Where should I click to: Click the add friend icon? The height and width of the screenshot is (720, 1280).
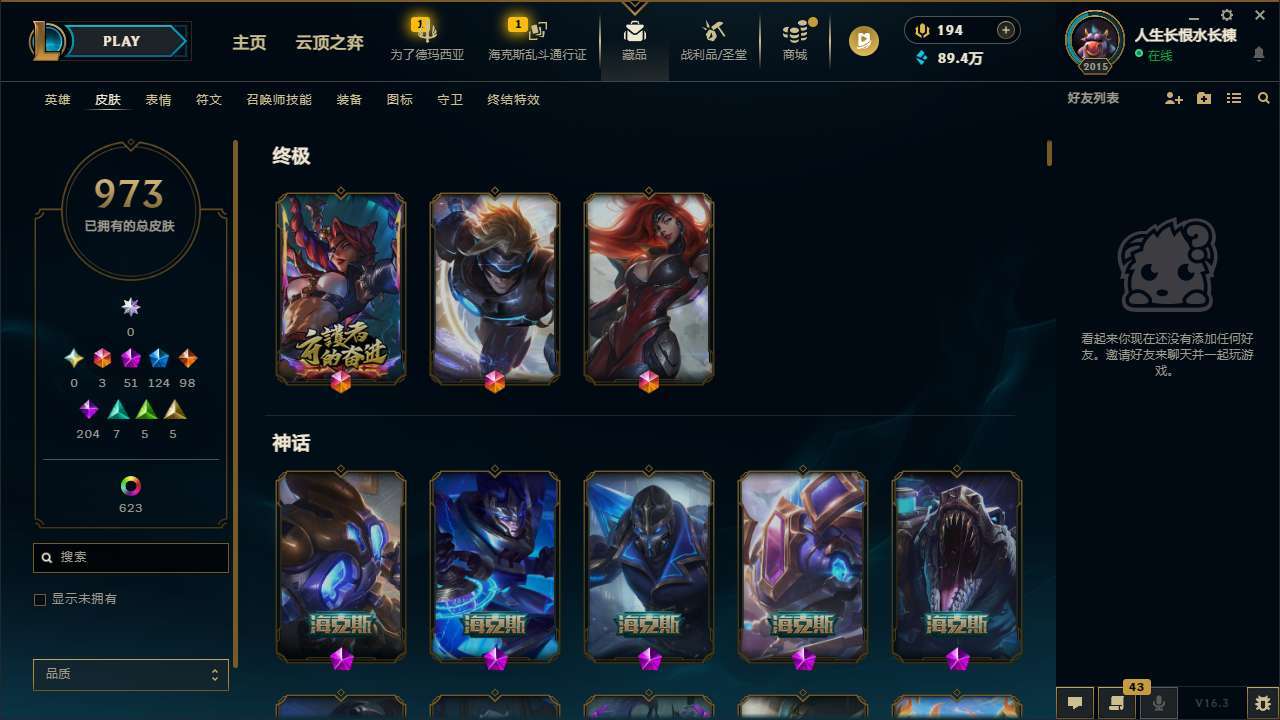click(1173, 98)
